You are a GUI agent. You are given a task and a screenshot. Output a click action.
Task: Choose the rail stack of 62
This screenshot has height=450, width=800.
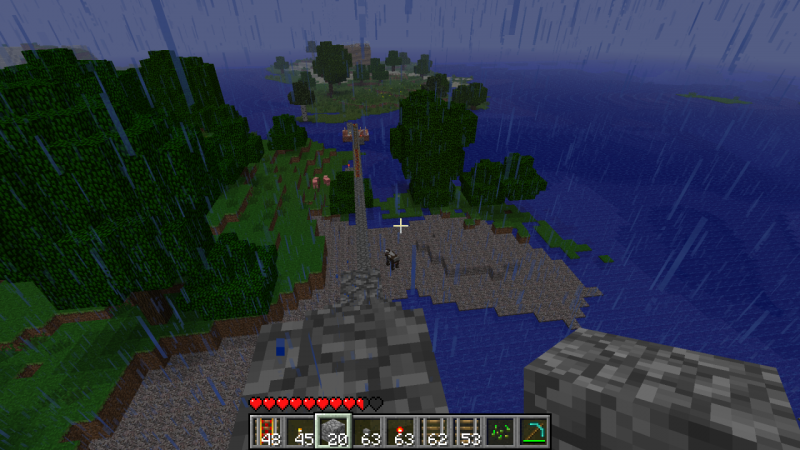(x=433, y=431)
